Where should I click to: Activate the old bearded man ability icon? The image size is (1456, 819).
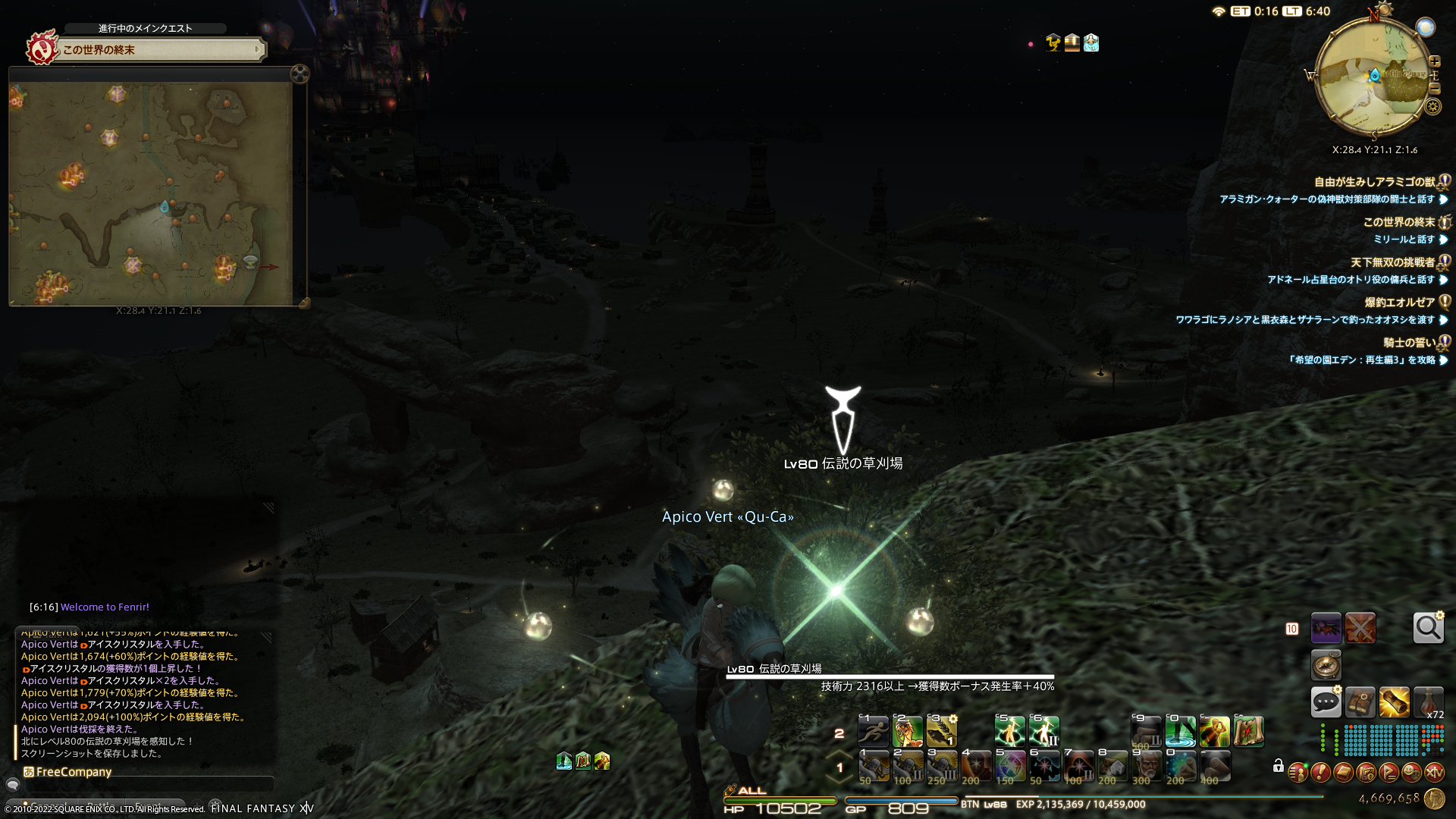(1147, 766)
